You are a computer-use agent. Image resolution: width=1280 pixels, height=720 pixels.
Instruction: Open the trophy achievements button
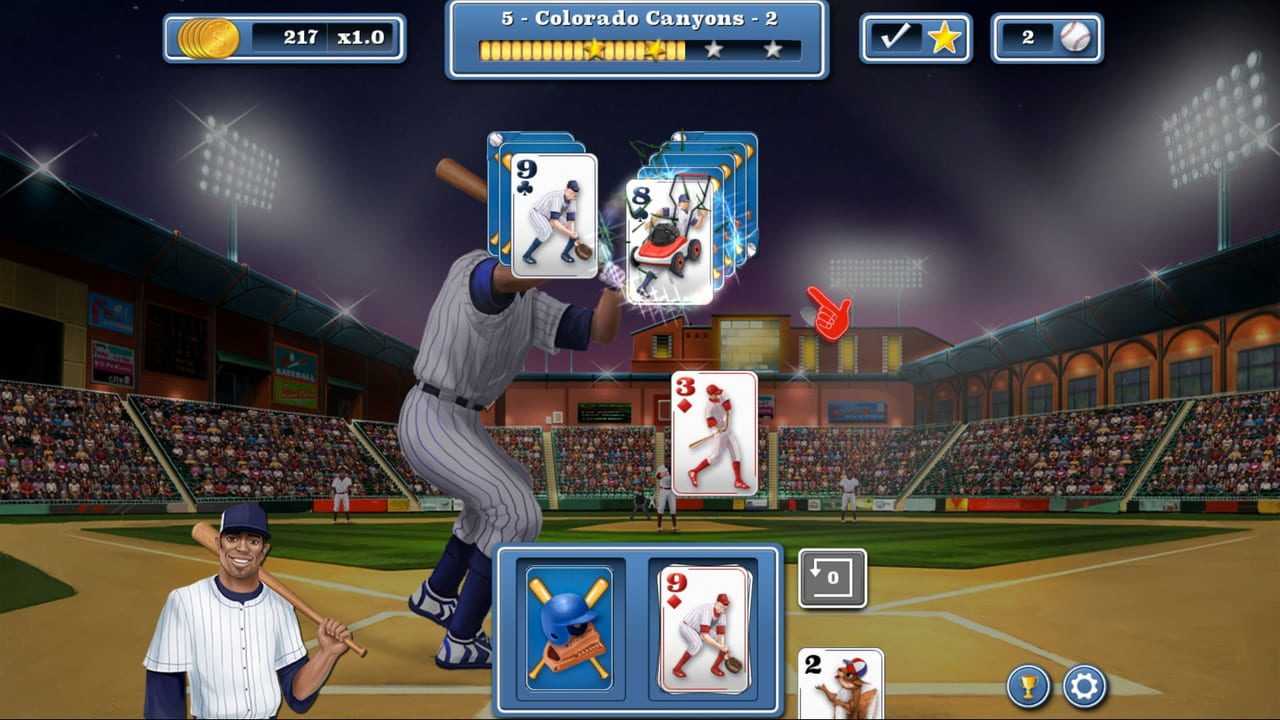pos(1027,686)
